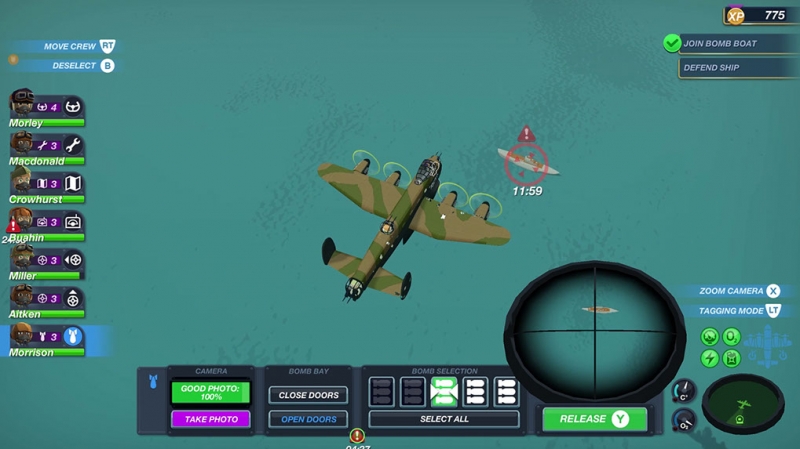Click the green lightning bolt electrics icon
800x449 pixels.
pos(710,358)
